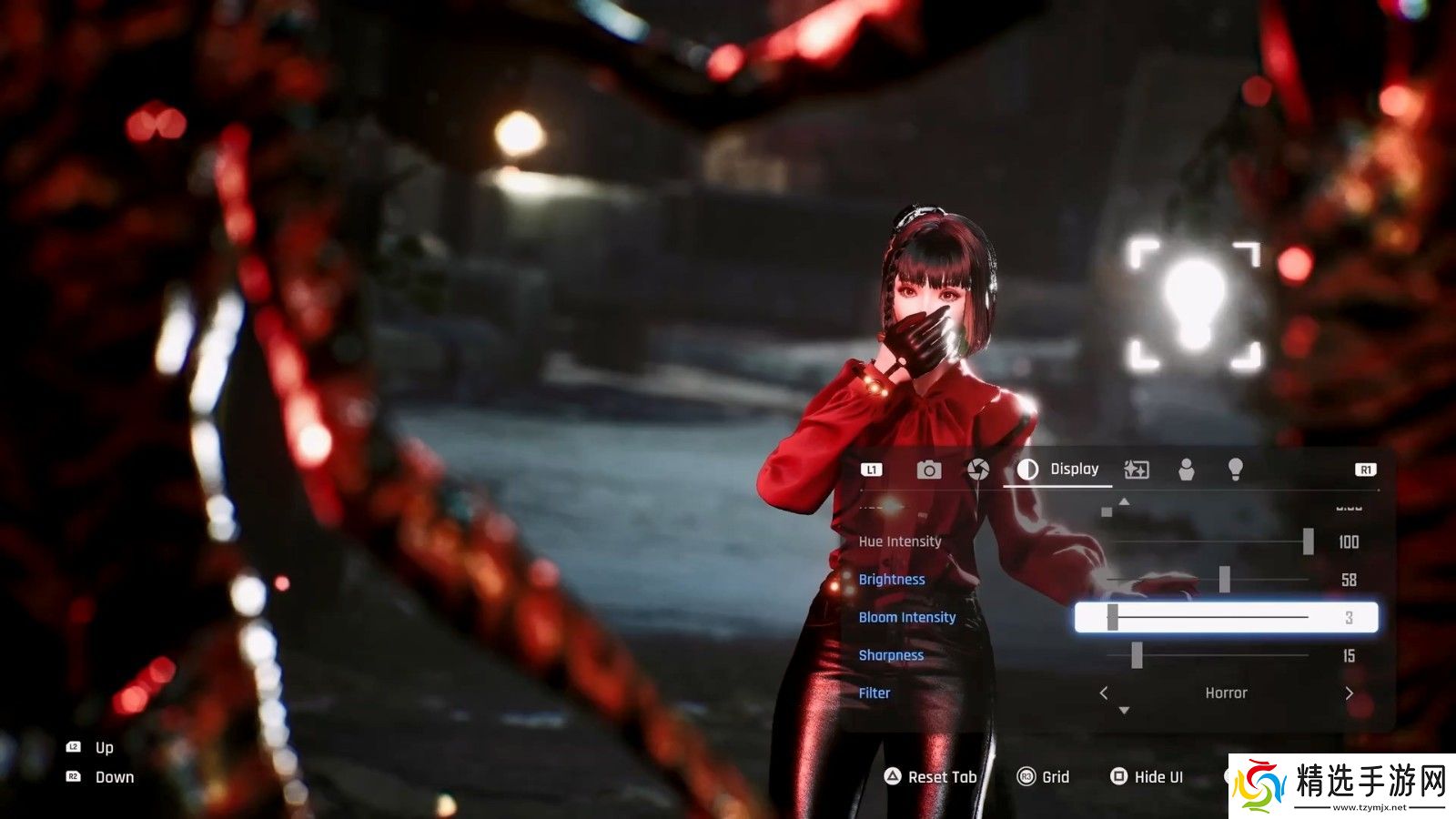Click the Horror filter value

click(x=1226, y=693)
